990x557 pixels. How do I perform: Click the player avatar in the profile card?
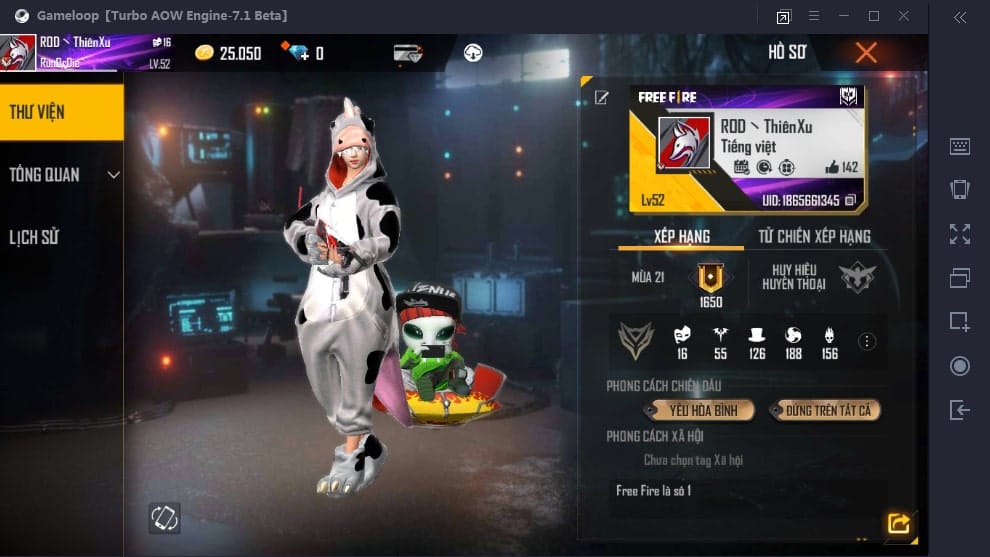684,143
